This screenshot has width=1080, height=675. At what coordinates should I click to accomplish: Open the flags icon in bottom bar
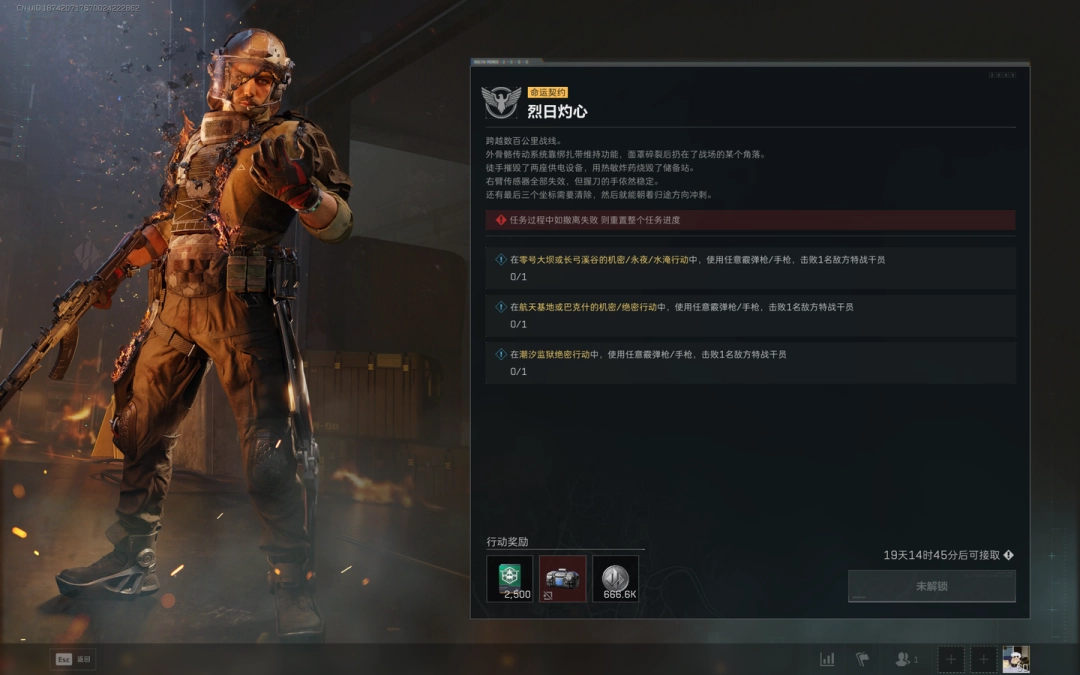[x=862, y=659]
